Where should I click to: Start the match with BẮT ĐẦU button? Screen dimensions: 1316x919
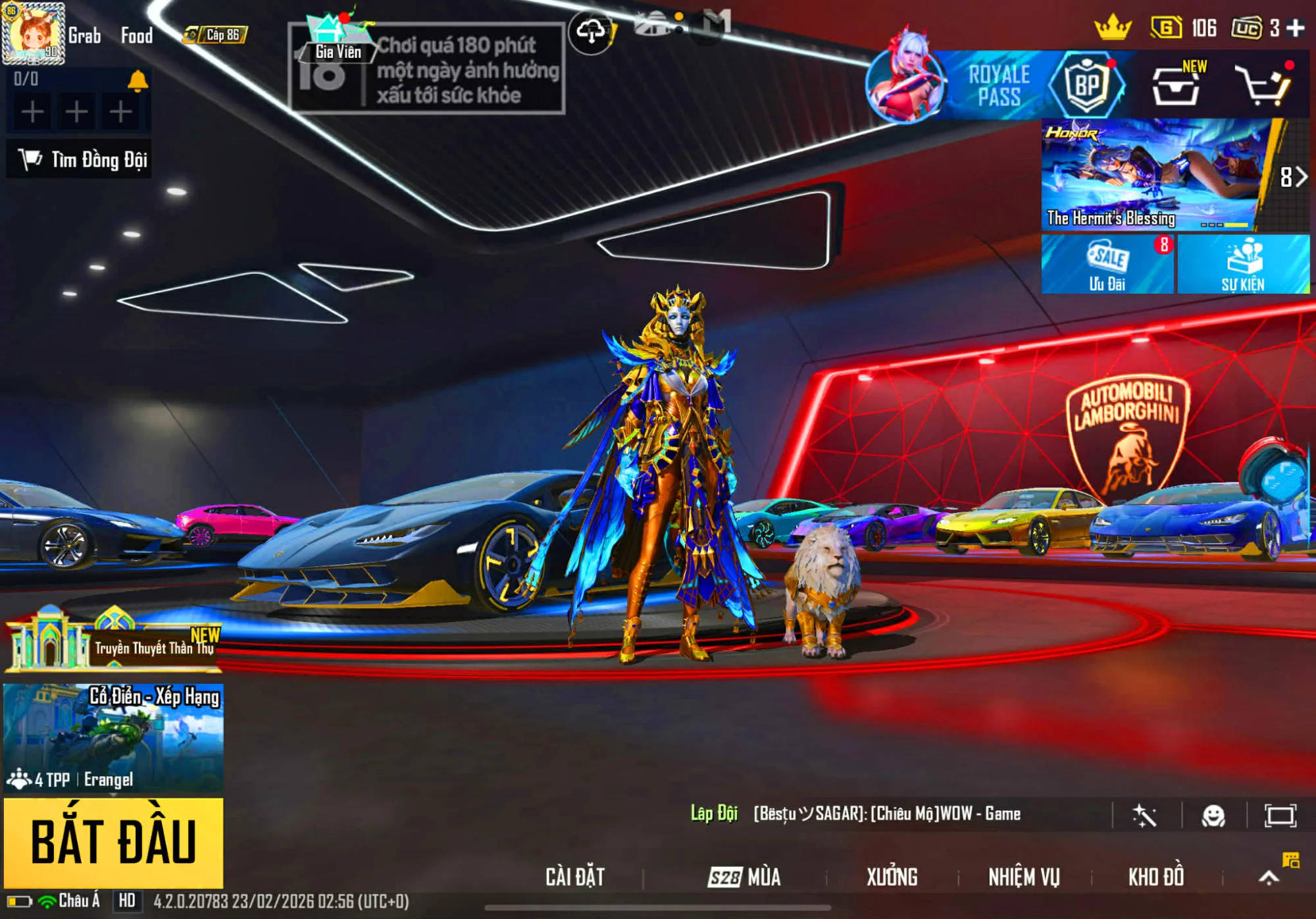(x=113, y=842)
